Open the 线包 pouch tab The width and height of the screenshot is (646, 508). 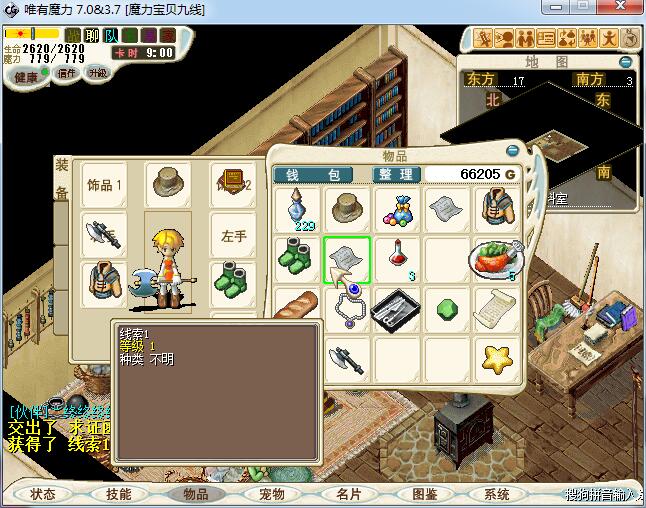point(313,174)
